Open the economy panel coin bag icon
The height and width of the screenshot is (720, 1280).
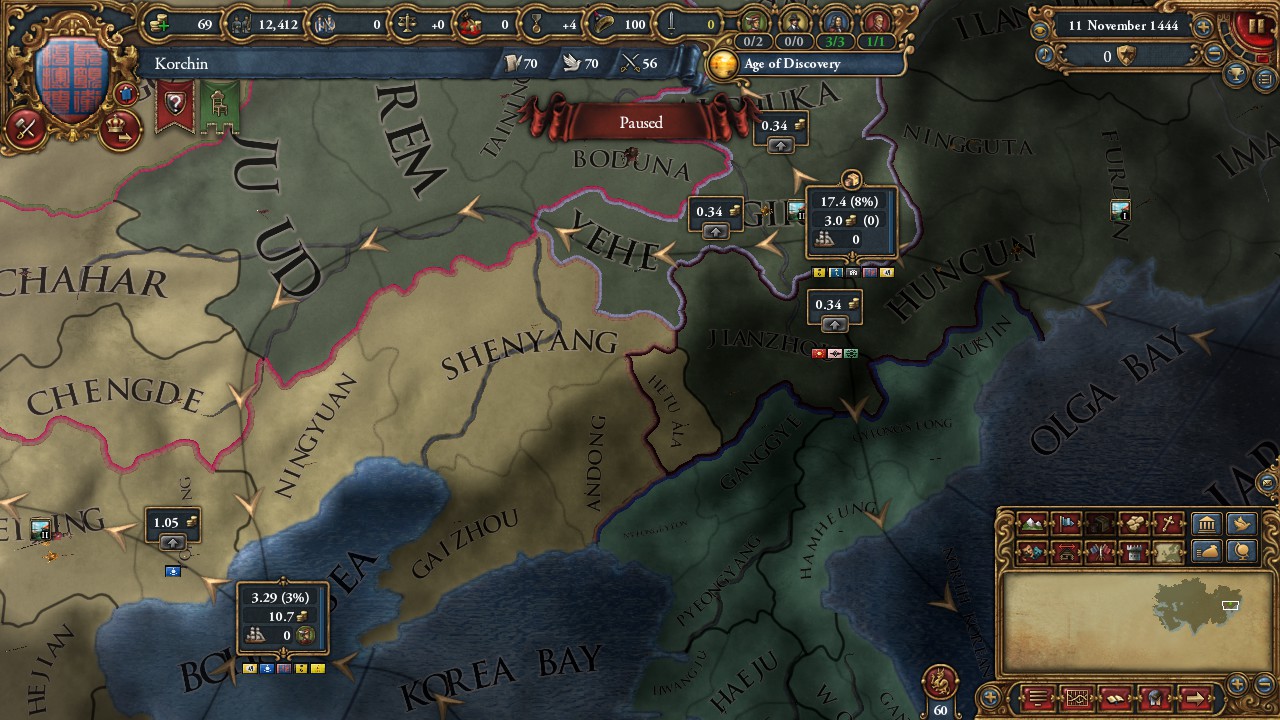click(x=1207, y=553)
